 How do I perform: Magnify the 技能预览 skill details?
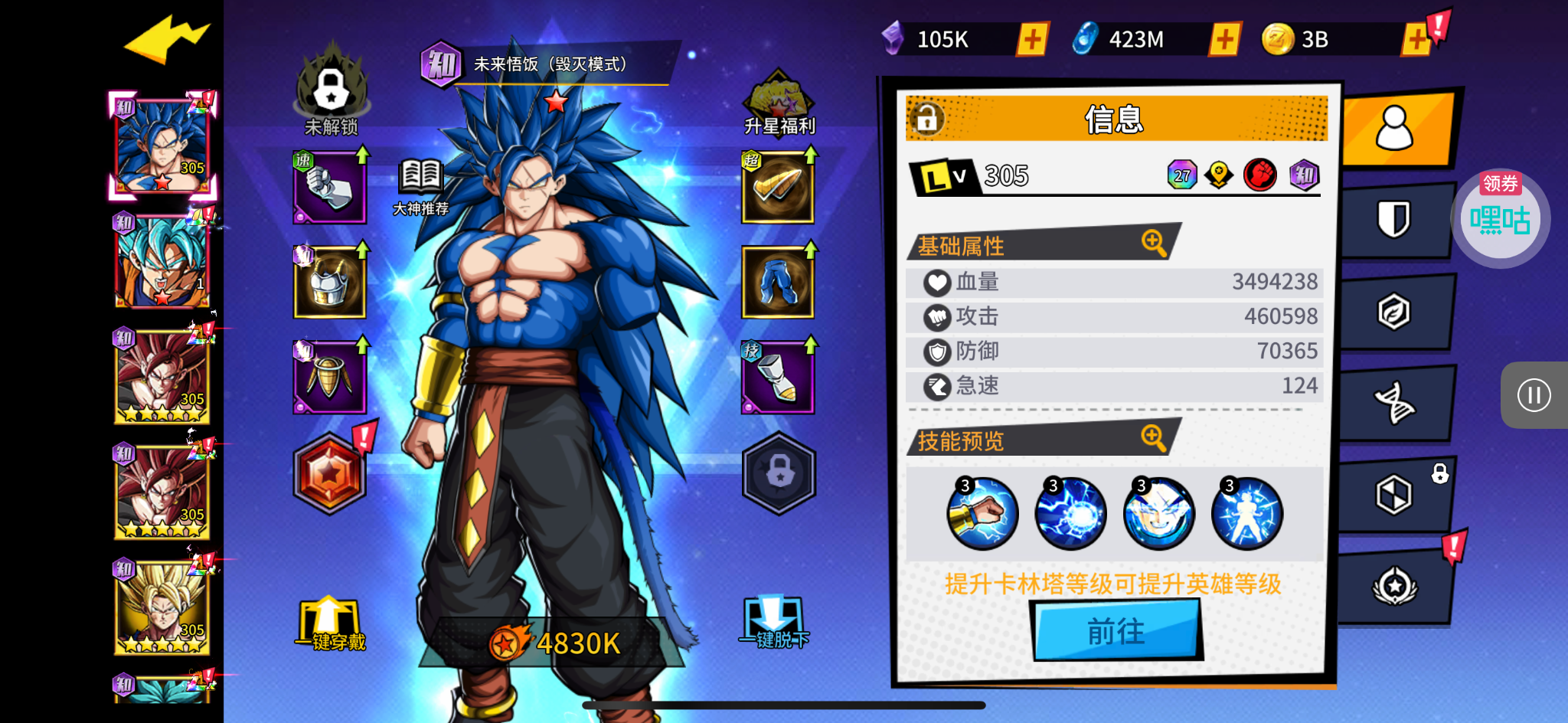point(1153,438)
